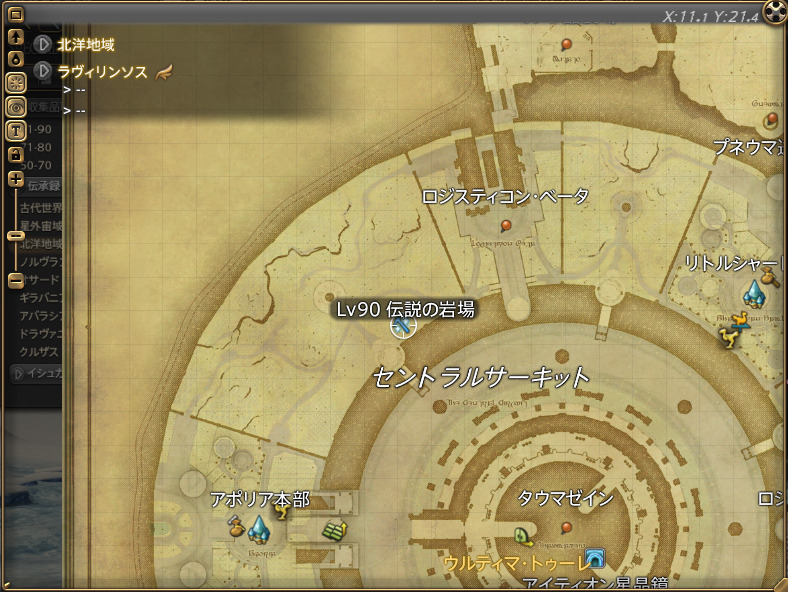Toggle the T text label button
This screenshot has width=788, height=592.
16,130
